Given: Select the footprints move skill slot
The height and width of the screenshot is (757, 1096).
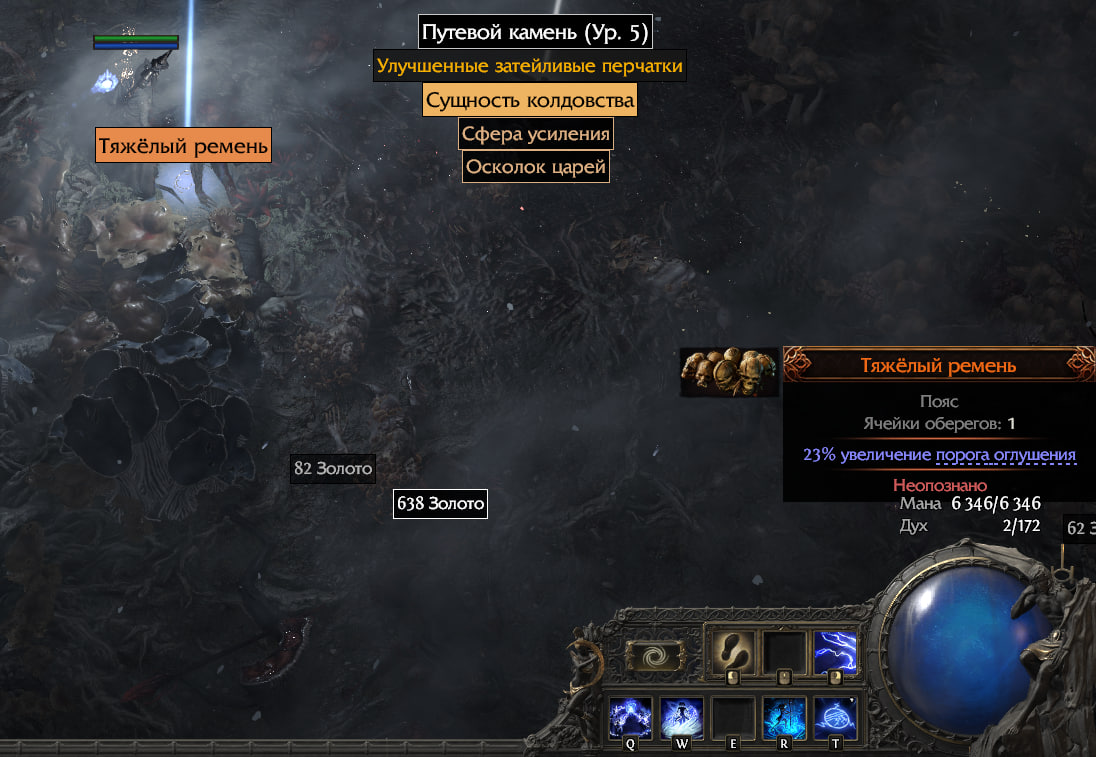Looking at the screenshot, I should point(734,650).
